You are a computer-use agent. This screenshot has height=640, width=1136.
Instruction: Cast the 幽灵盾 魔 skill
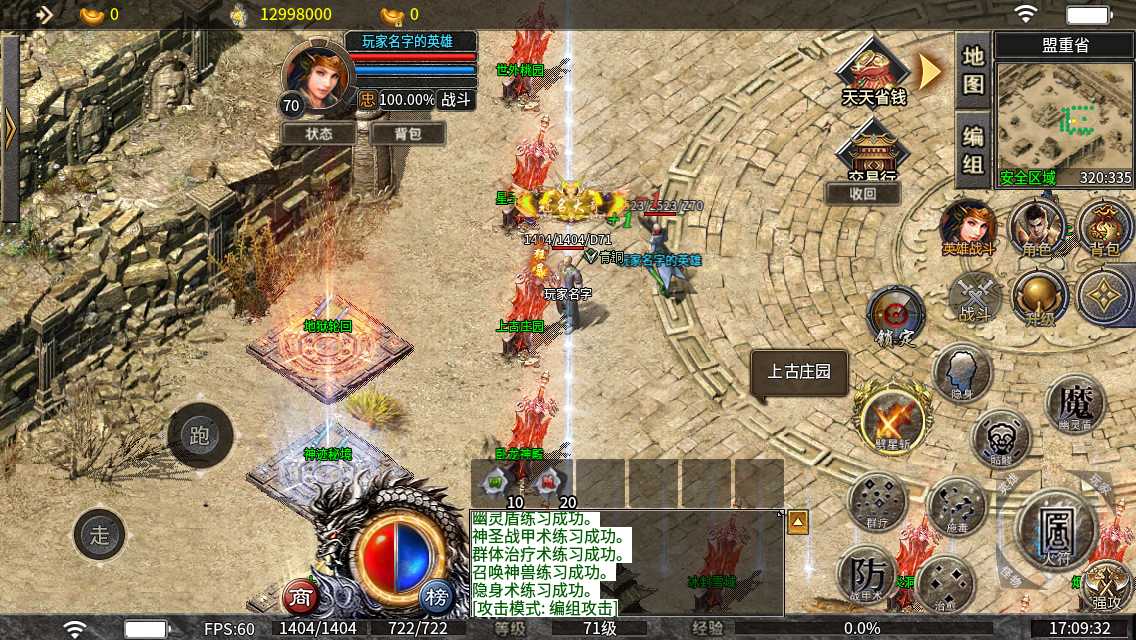click(x=1075, y=404)
